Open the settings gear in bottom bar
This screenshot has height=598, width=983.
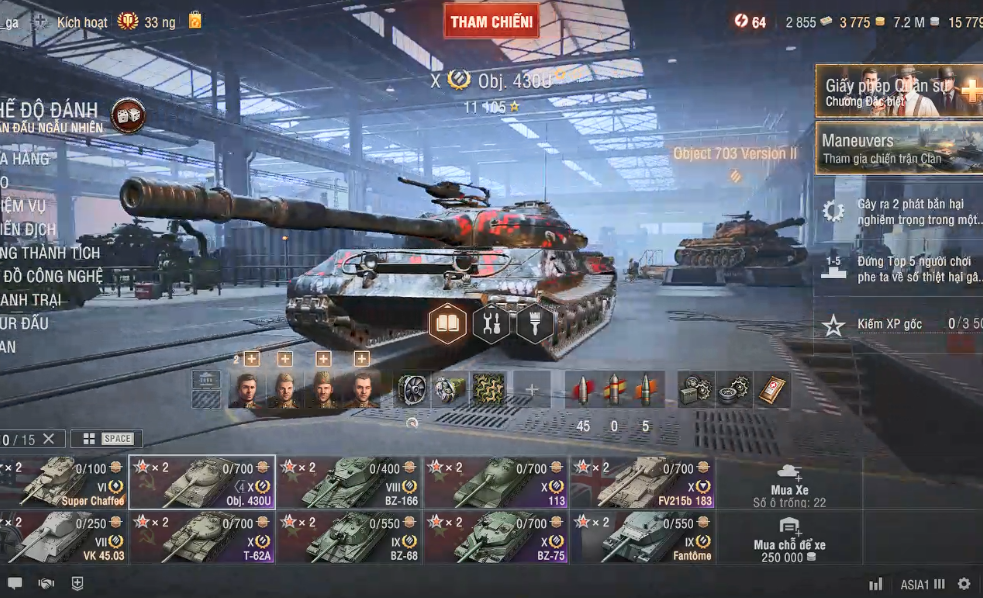(964, 584)
